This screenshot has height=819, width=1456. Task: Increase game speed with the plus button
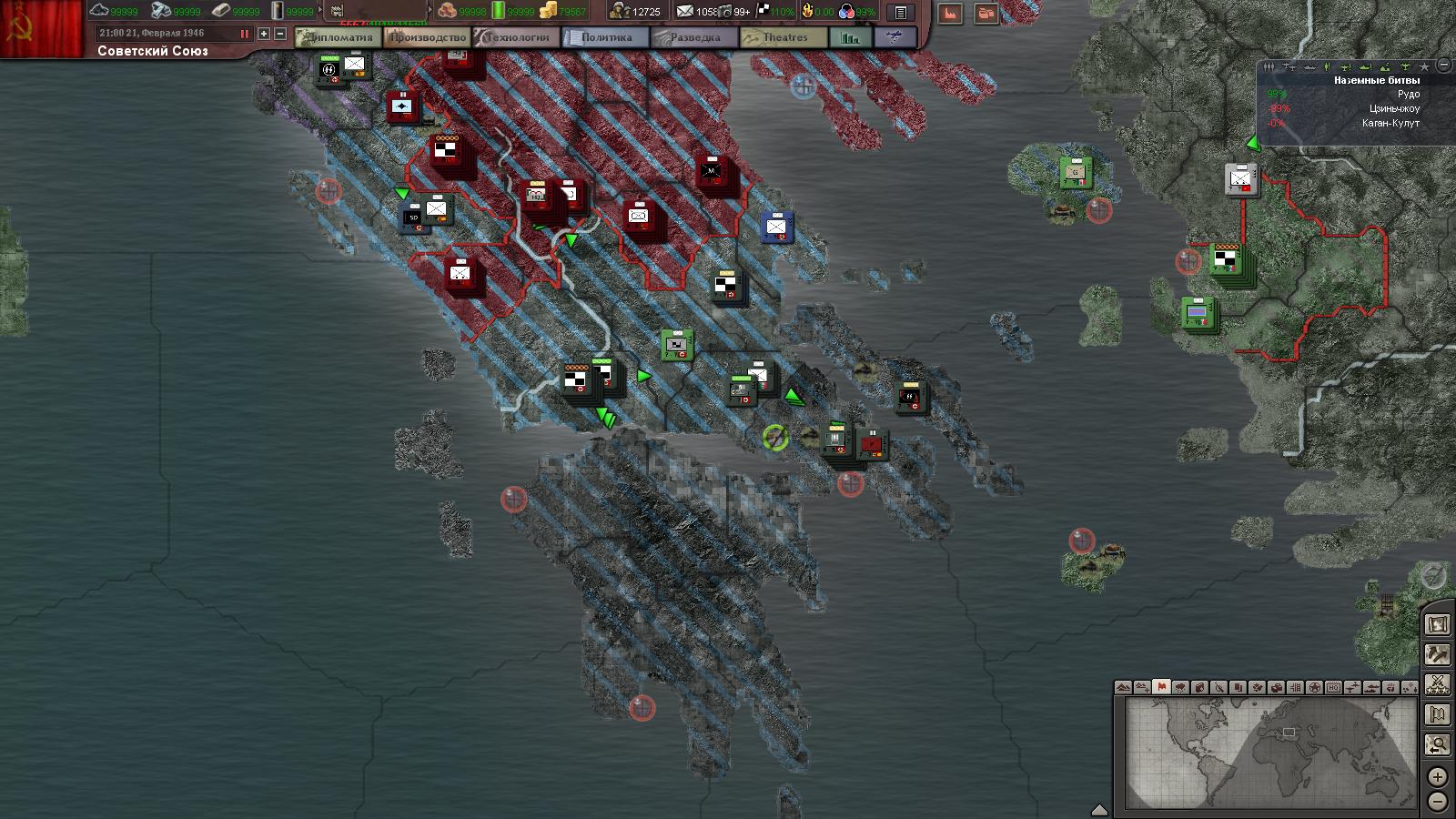point(264,34)
